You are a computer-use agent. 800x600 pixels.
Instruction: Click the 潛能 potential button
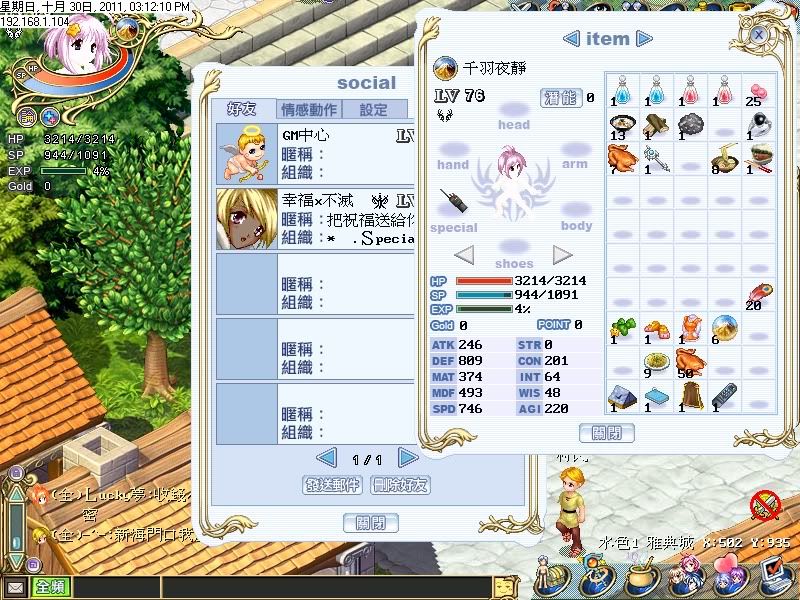(x=560, y=97)
